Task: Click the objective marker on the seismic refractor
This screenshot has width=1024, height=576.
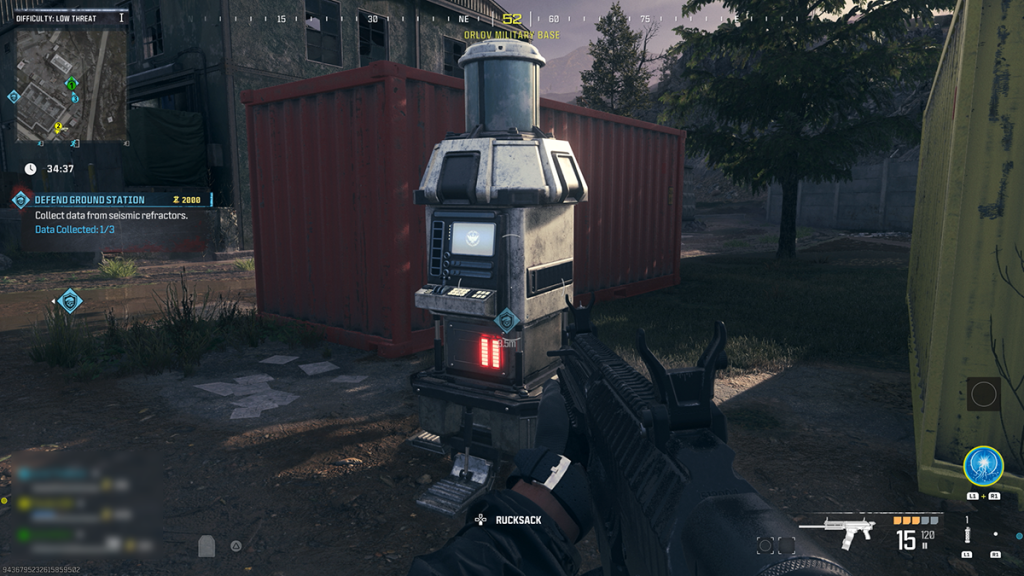Action: tap(507, 320)
